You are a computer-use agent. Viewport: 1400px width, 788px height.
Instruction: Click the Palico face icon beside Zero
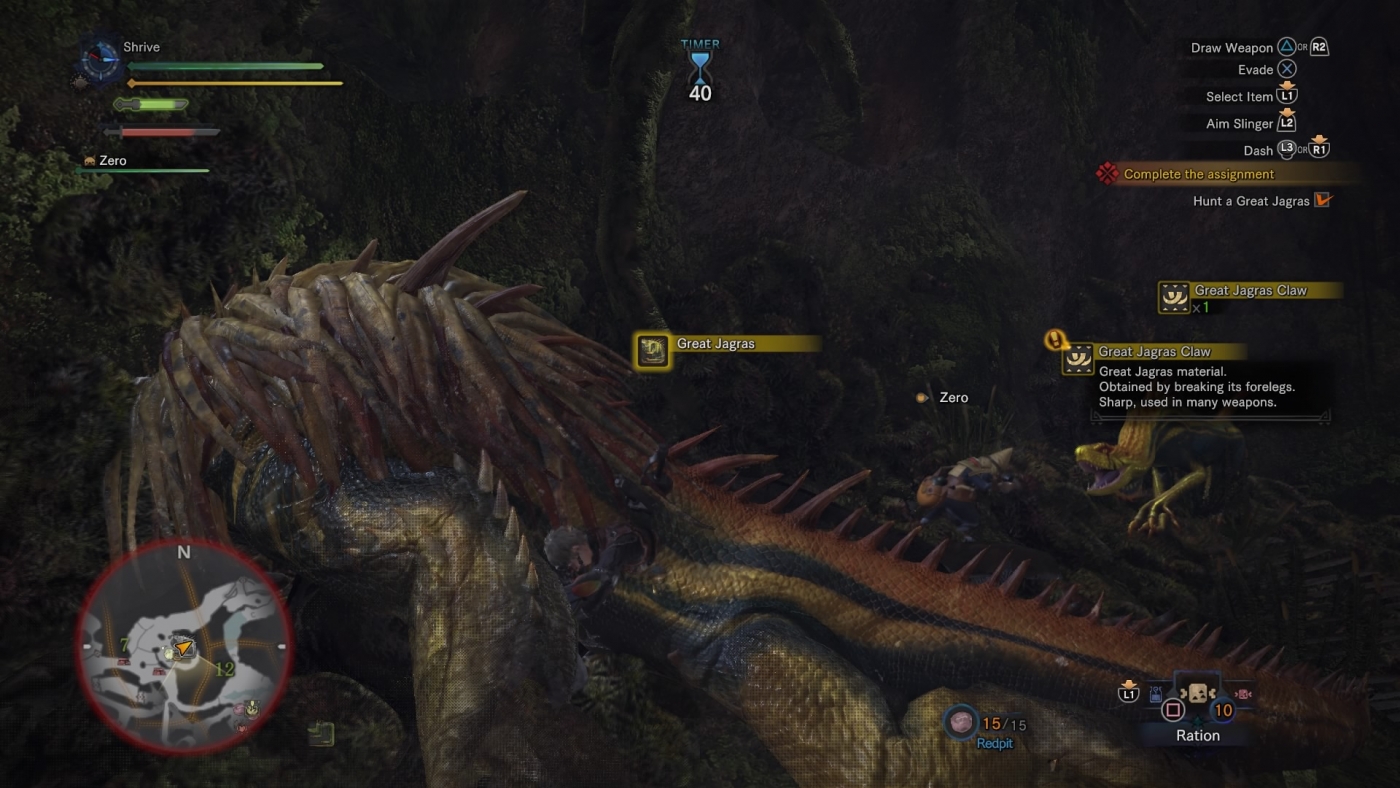point(88,160)
